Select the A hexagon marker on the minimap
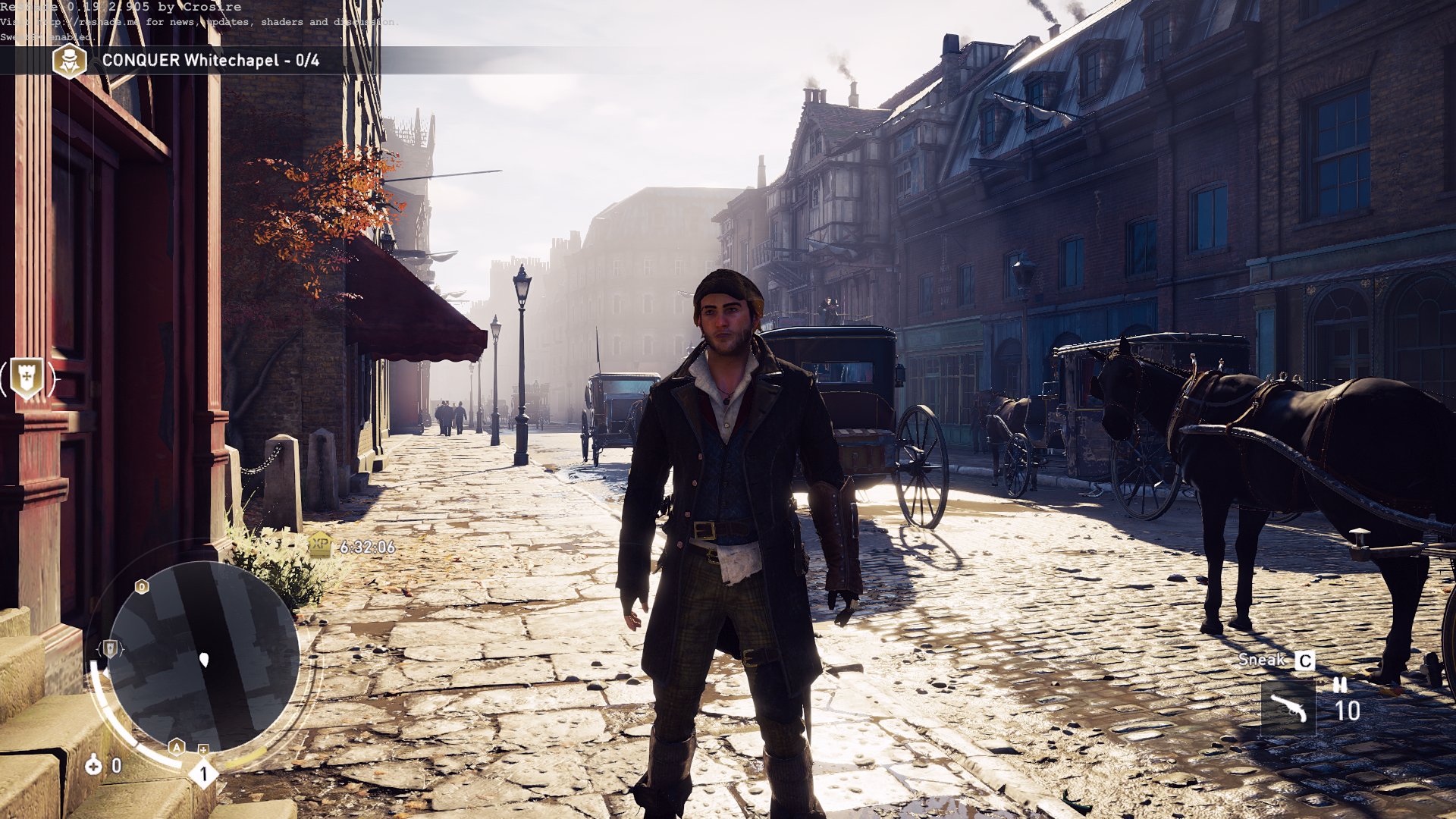Screen dimensions: 1456x819 click(x=177, y=747)
